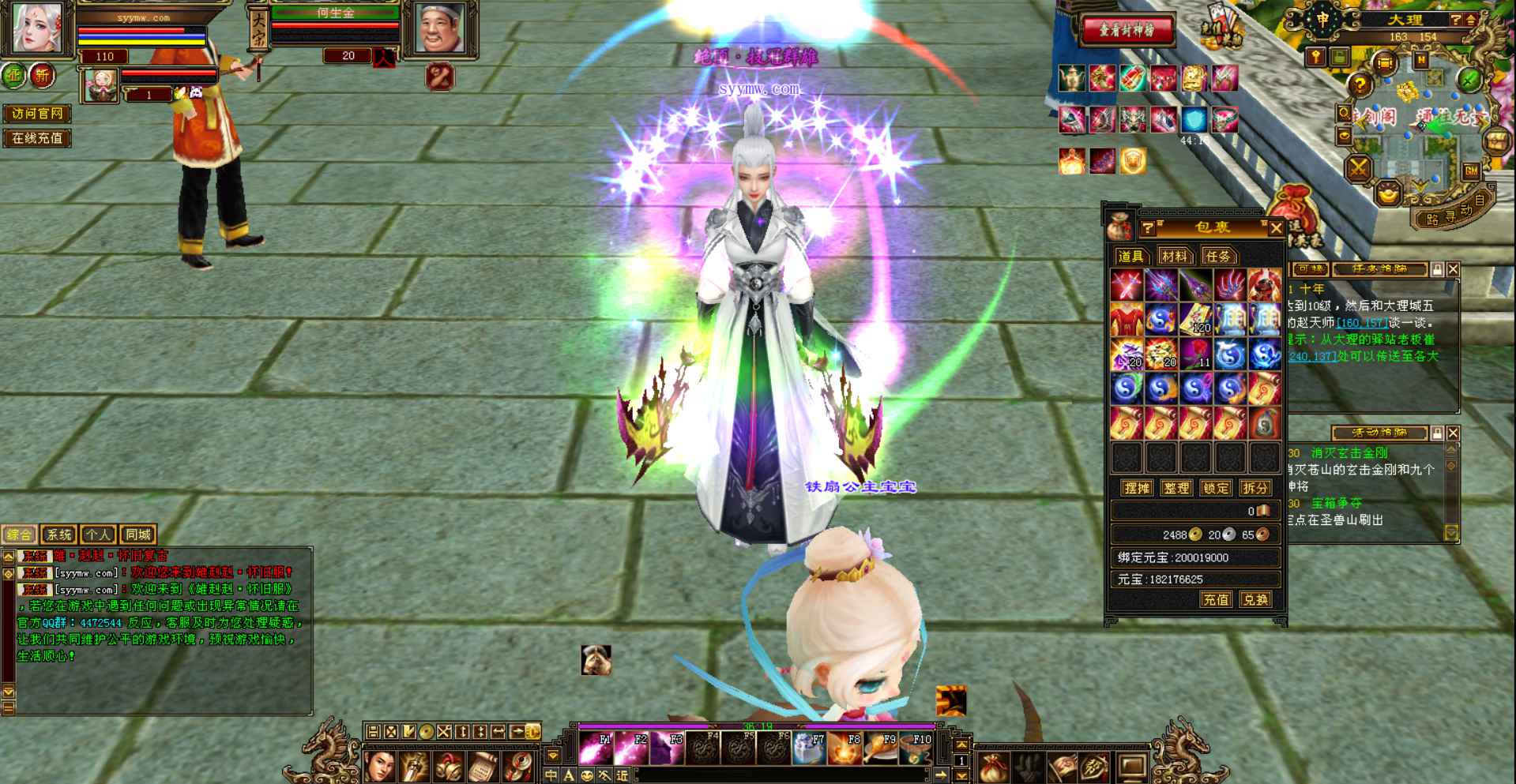Click the 查看封神榜 ranking banner

click(1127, 30)
